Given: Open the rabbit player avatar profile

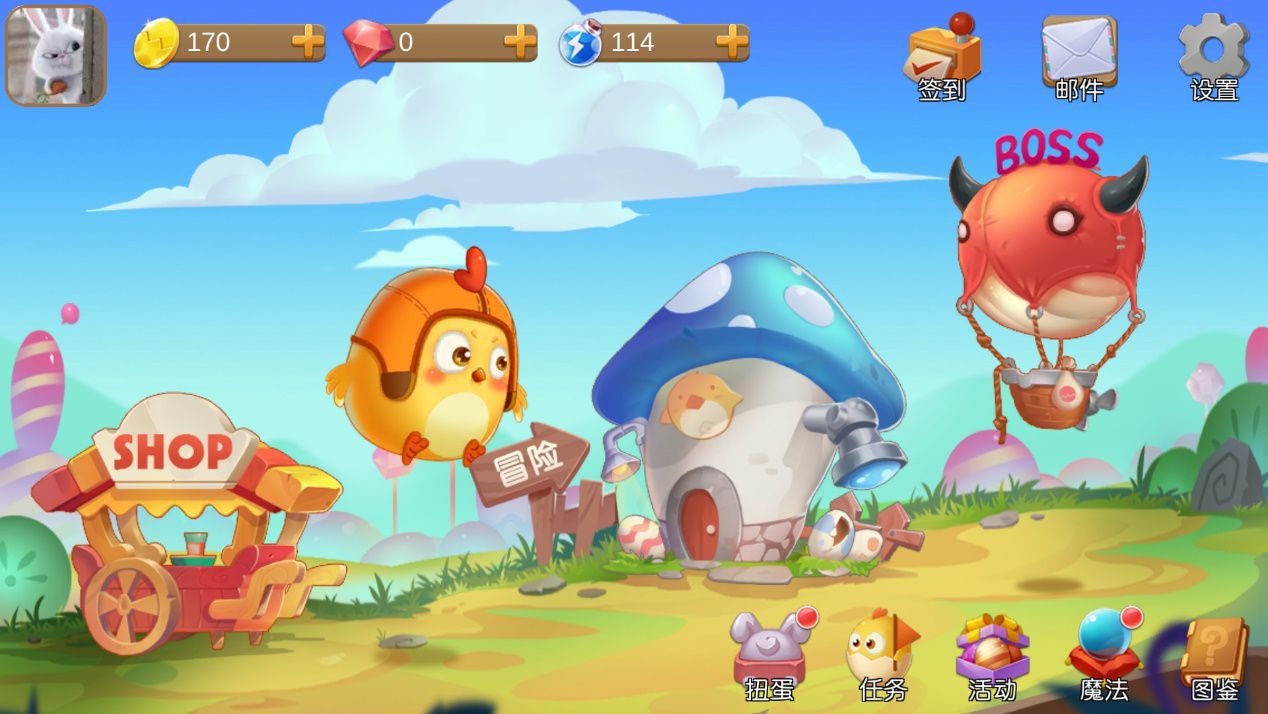Looking at the screenshot, I should click(56, 56).
